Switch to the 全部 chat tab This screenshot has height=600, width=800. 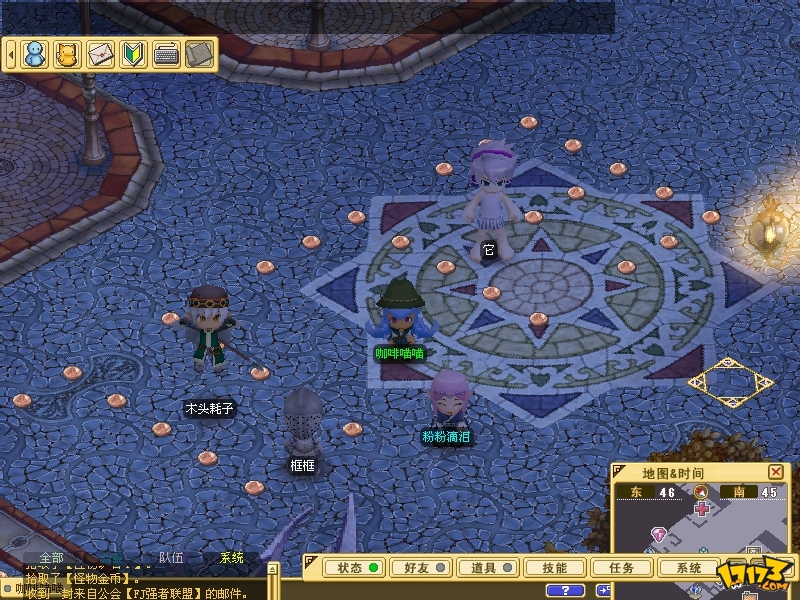(50, 558)
